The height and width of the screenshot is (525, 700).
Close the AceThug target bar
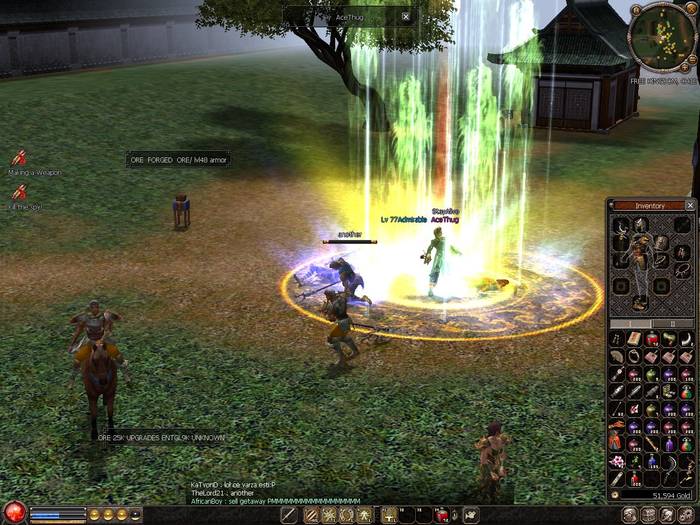tap(405, 16)
